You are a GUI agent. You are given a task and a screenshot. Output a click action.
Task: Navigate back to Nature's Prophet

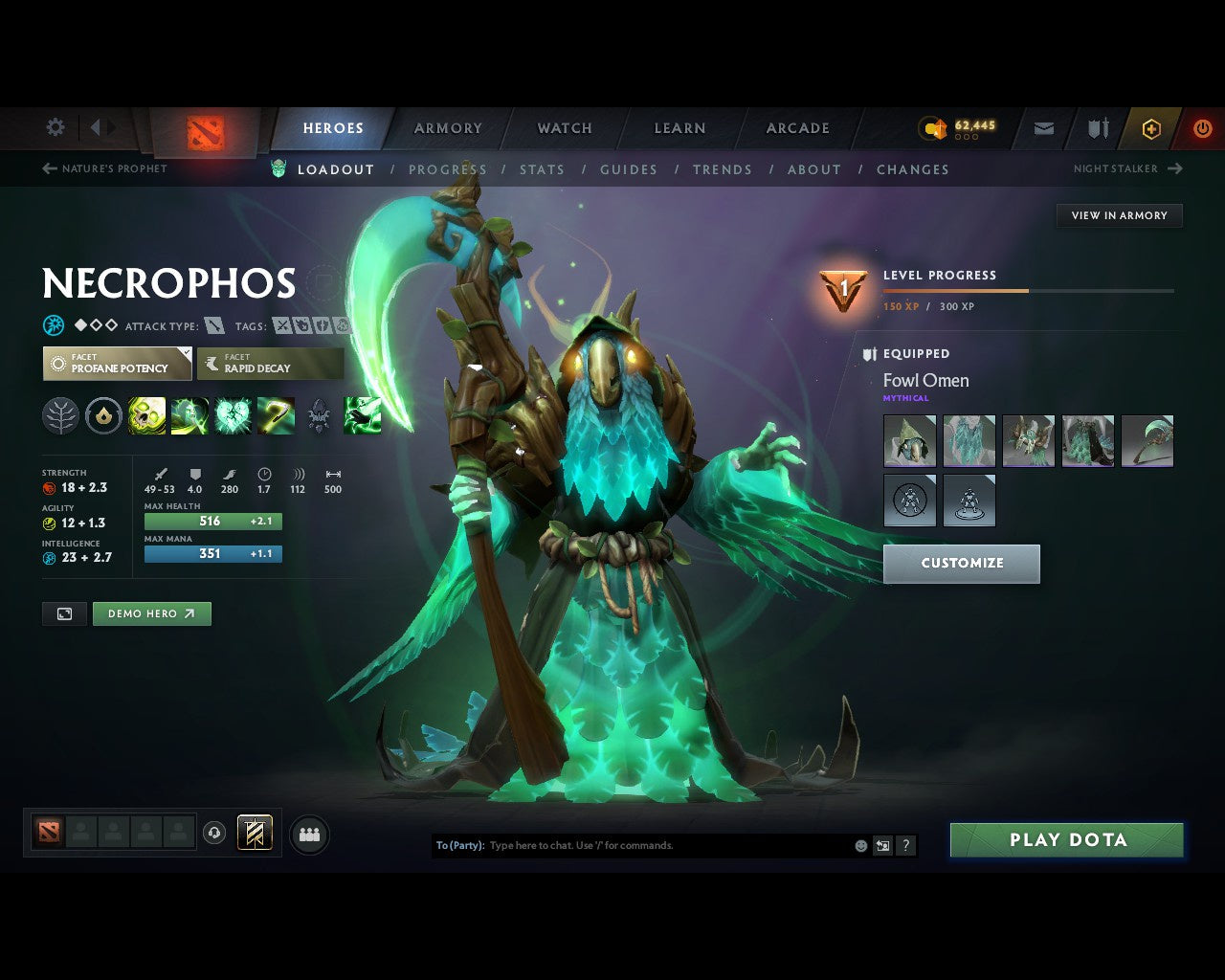pos(105,168)
